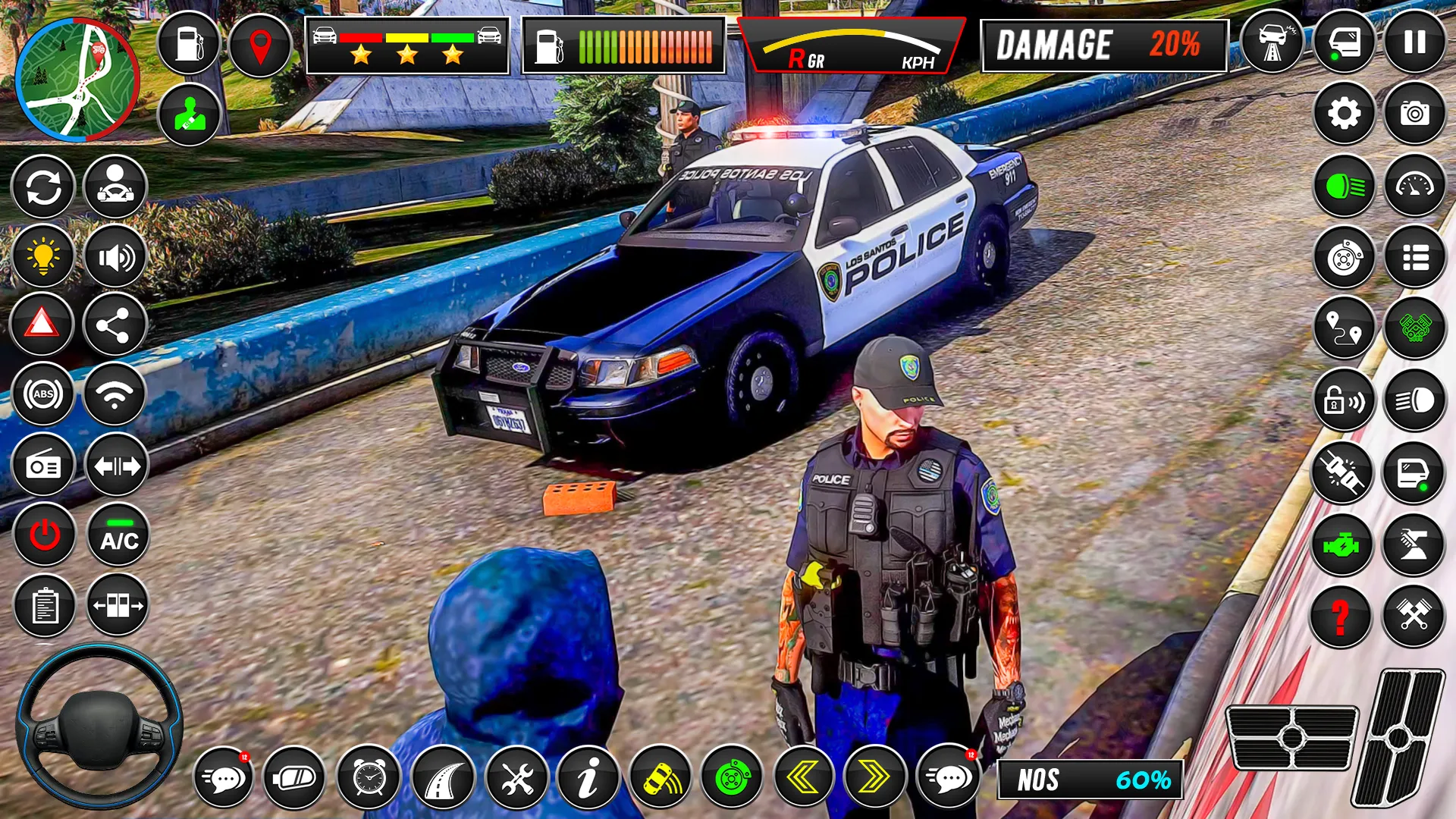
Task: Open the alarm clock icon
Action: (369, 778)
